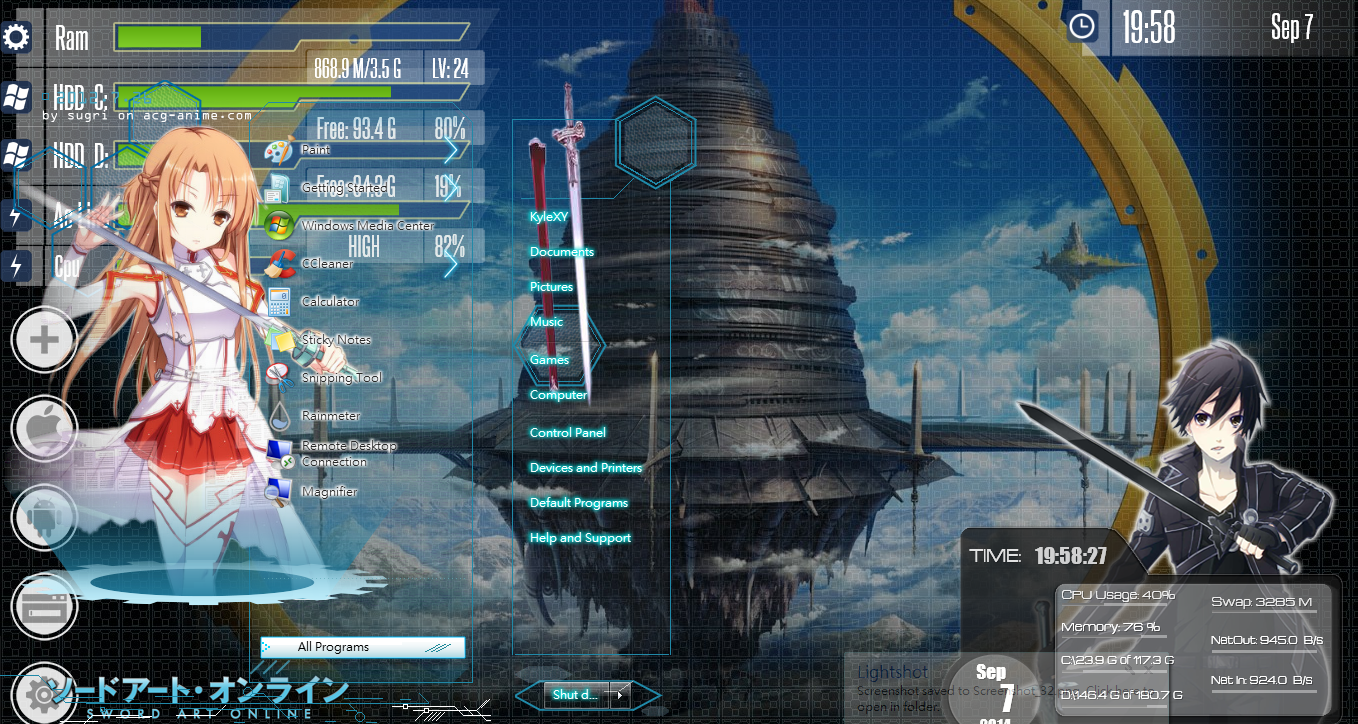Activate the round Apple logo icon
1358x724 pixels.
pos(44,428)
